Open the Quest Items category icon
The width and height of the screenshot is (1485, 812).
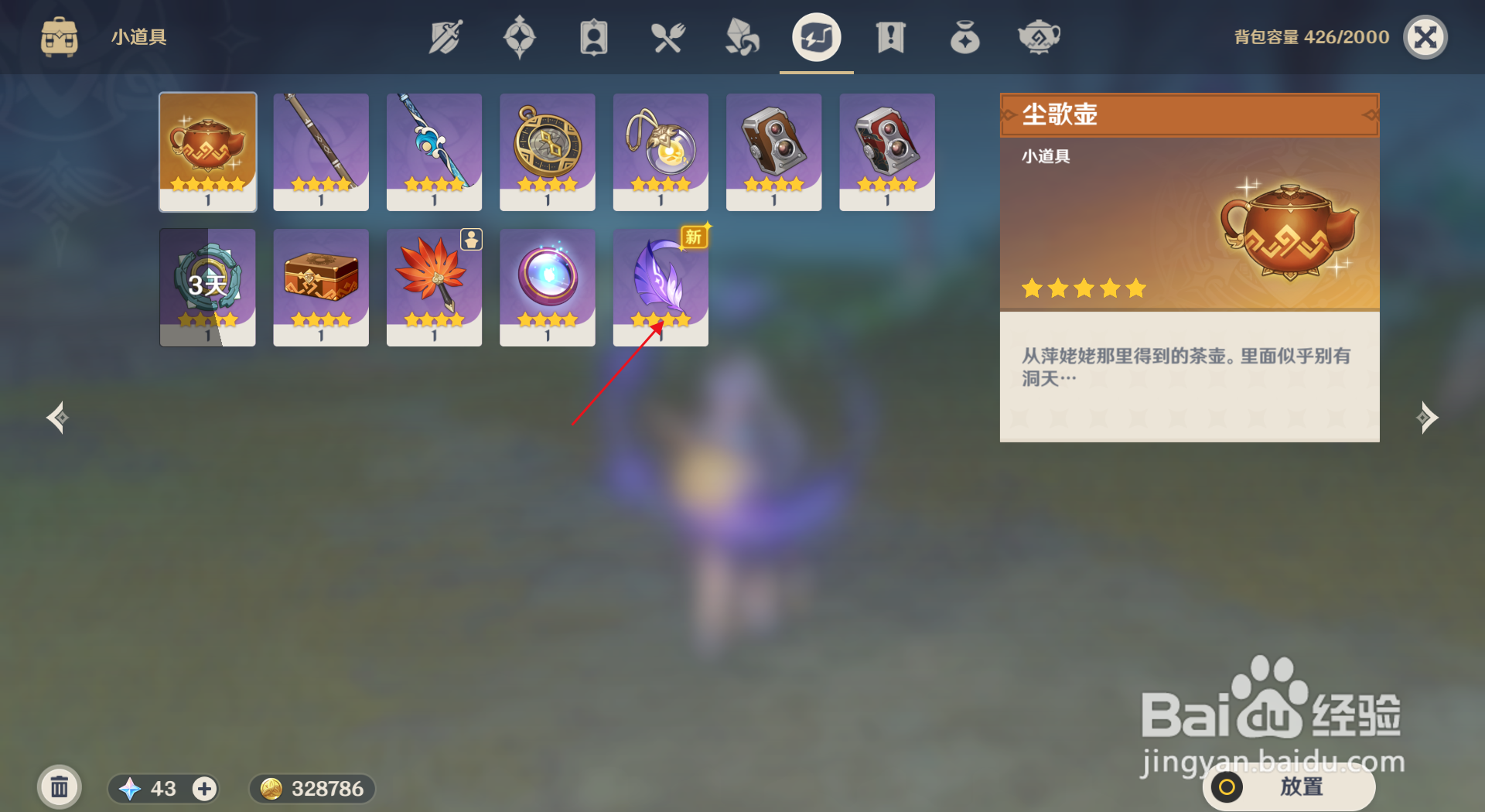(x=889, y=36)
